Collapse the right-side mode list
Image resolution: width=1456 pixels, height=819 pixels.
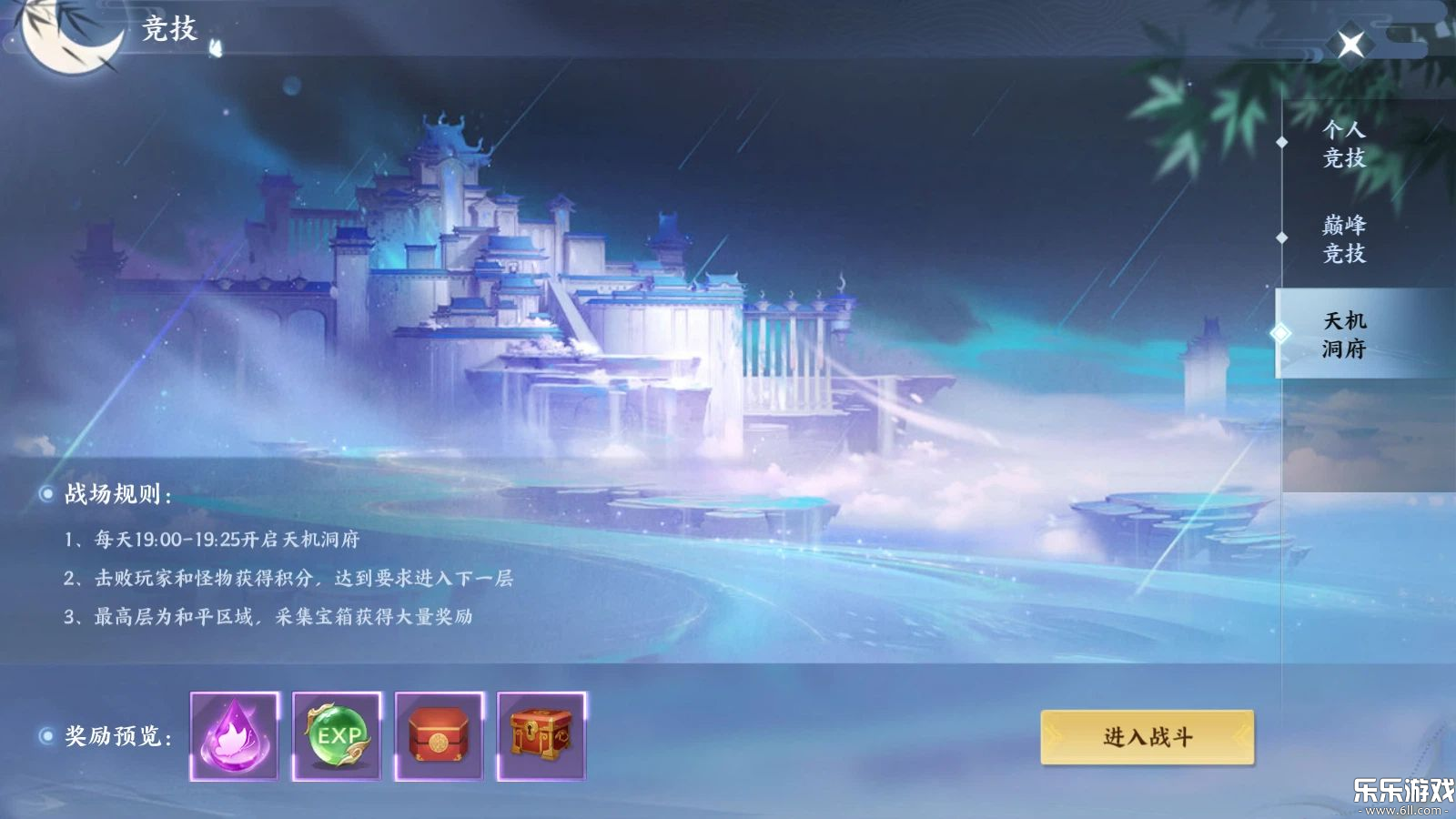click(1350, 42)
